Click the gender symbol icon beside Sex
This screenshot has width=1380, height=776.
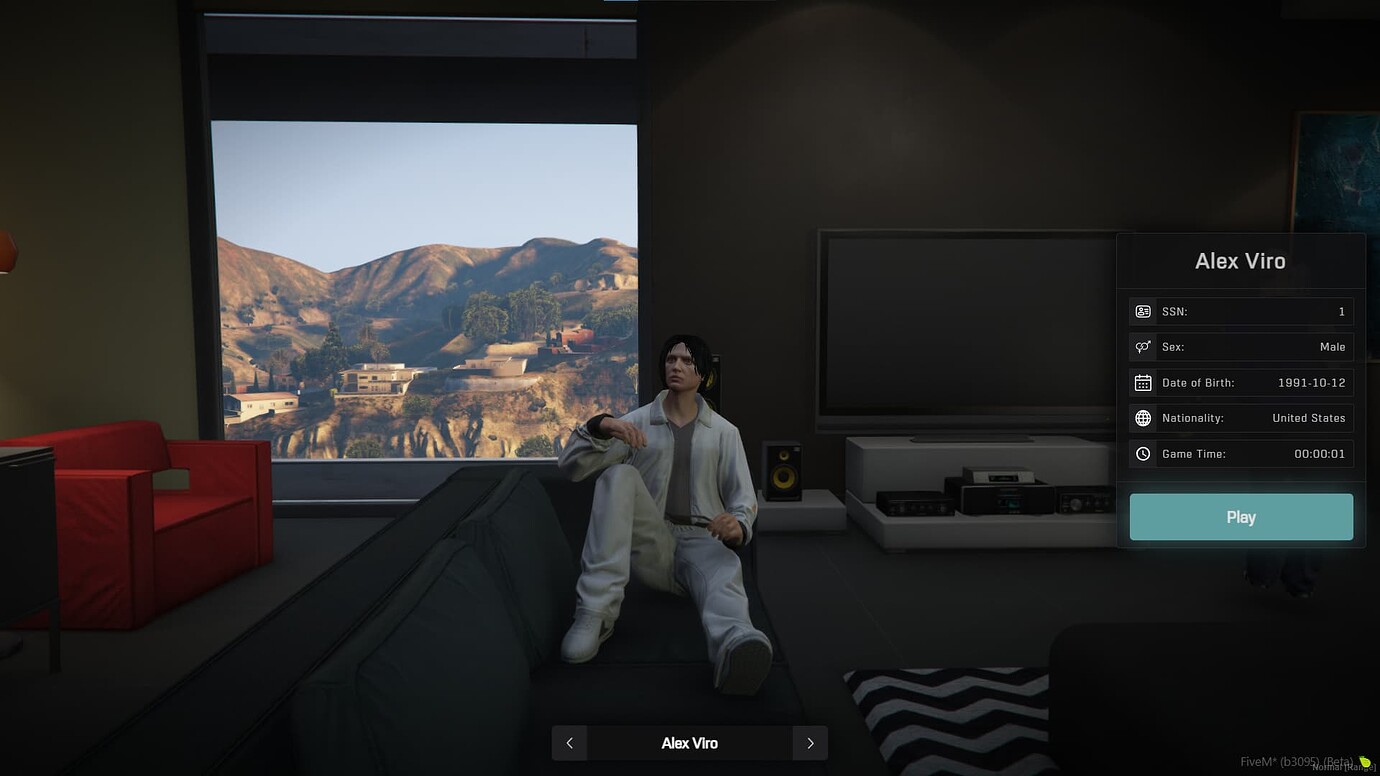click(1143, 346)
